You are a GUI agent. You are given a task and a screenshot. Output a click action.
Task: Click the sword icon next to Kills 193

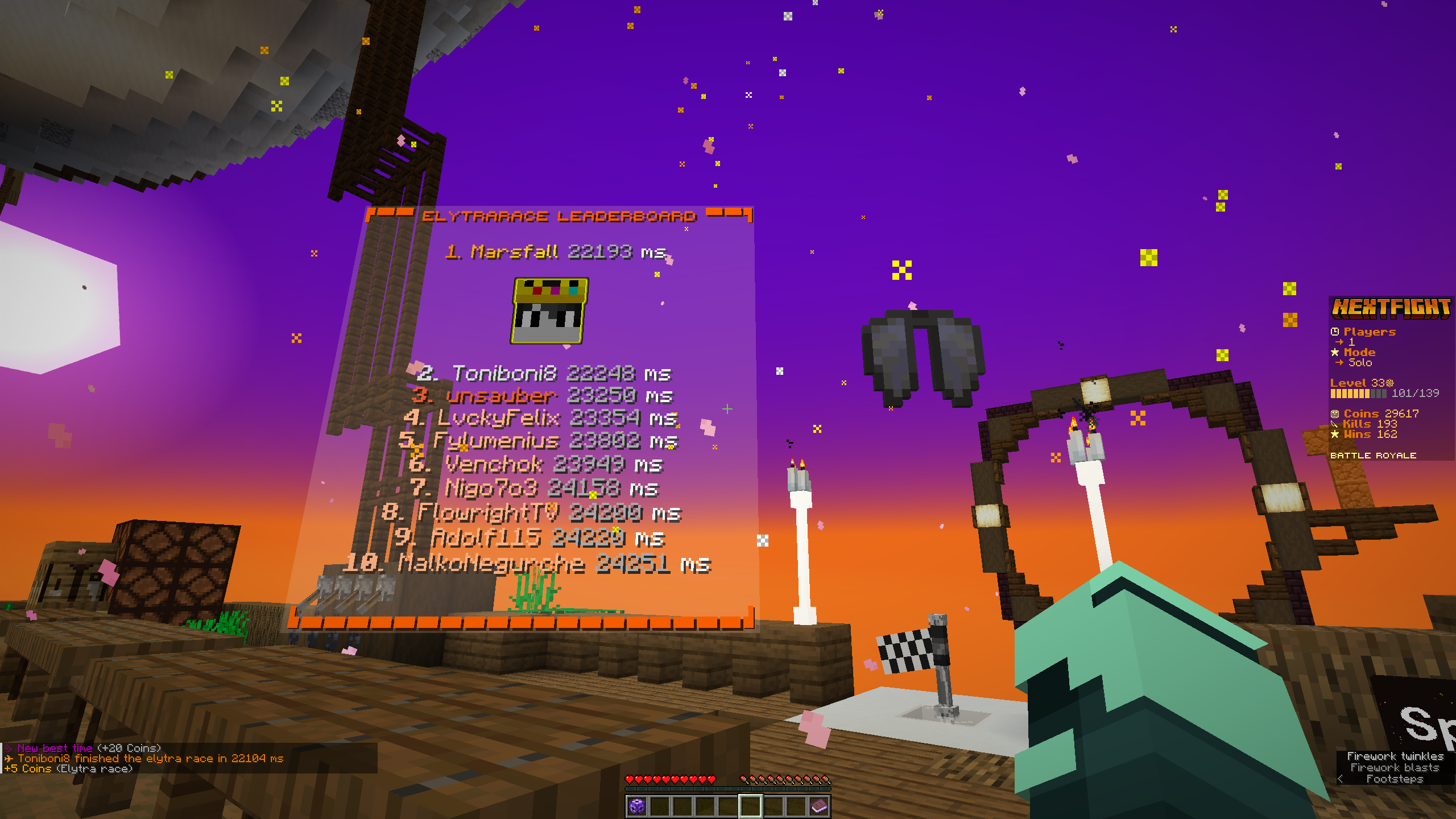1334,425
